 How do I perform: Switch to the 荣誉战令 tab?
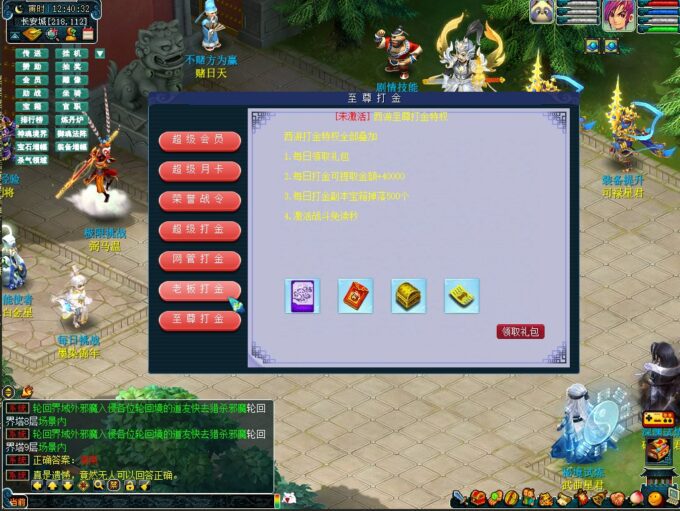click(199, 200)
